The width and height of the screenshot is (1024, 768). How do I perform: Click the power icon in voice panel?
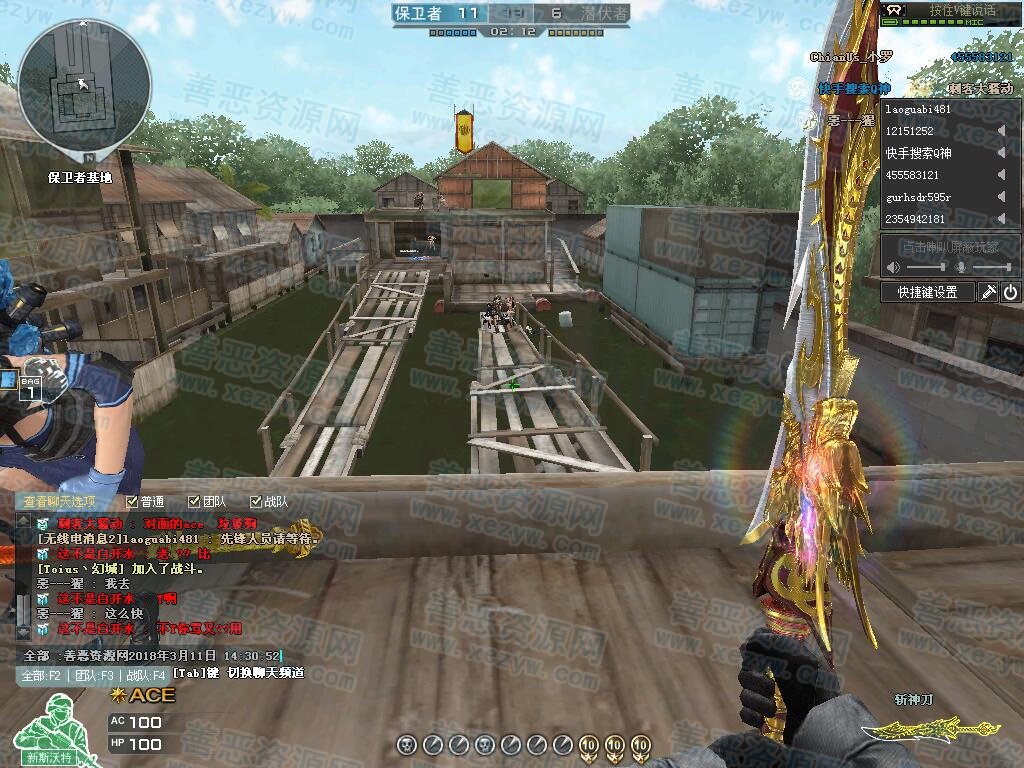(x=1010, y=292)
